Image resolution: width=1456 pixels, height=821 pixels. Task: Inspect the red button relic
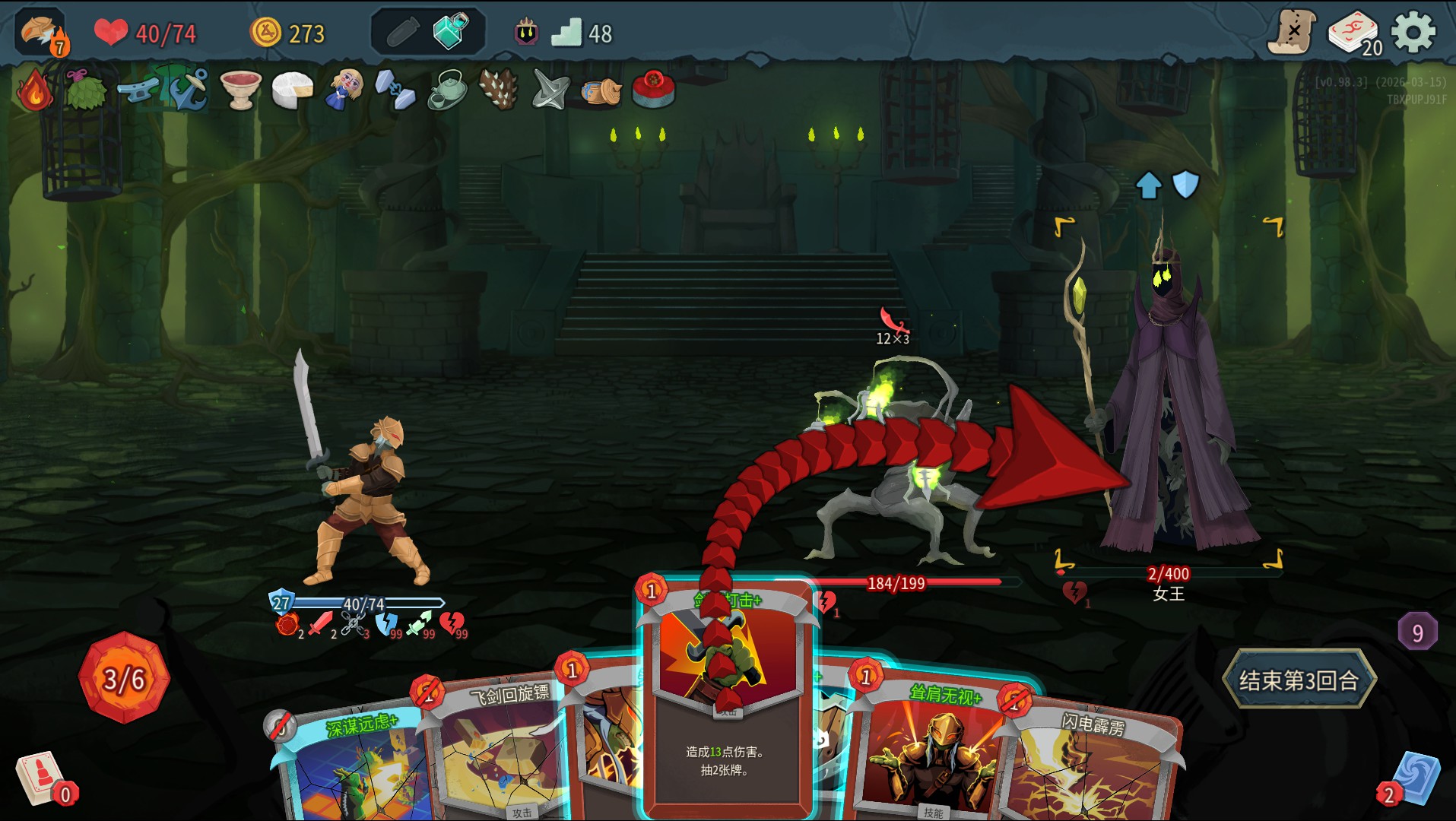click(x=653, y=89)
